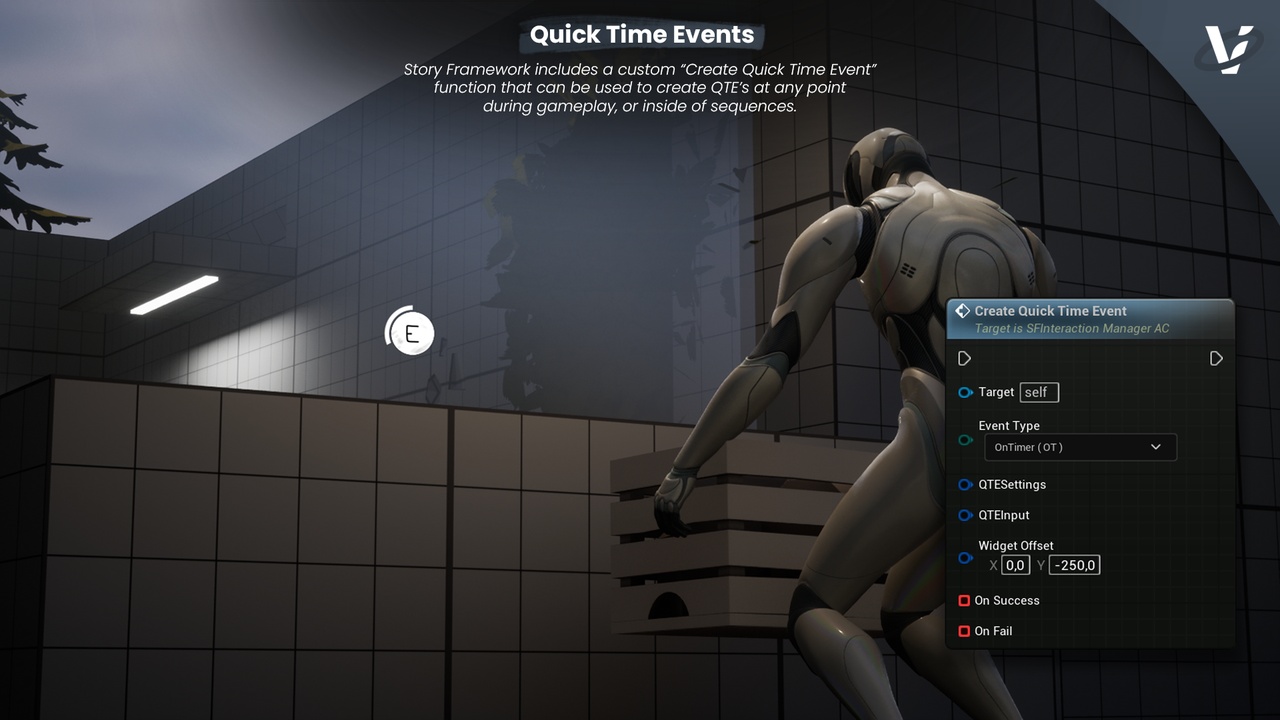Click the Target input pin

click(x=965, y=392)
